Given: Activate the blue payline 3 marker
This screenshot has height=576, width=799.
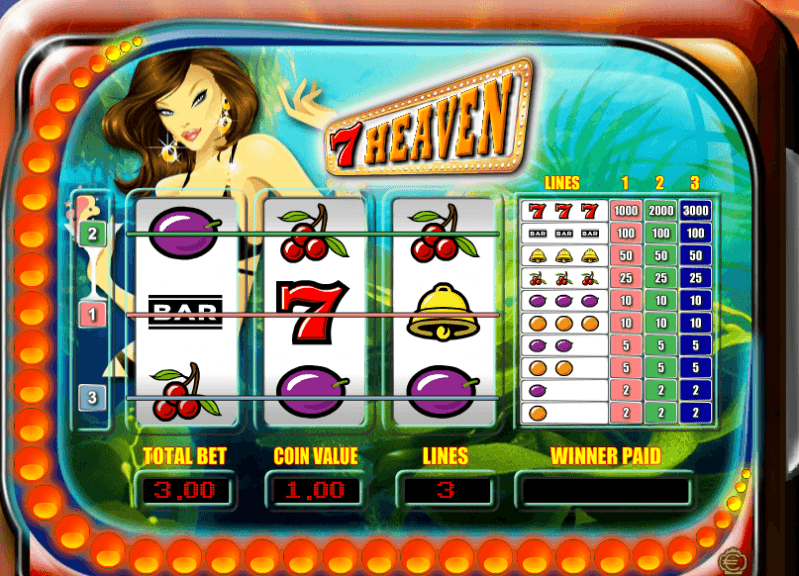Looking at the screenshot, I should (92, 397).
